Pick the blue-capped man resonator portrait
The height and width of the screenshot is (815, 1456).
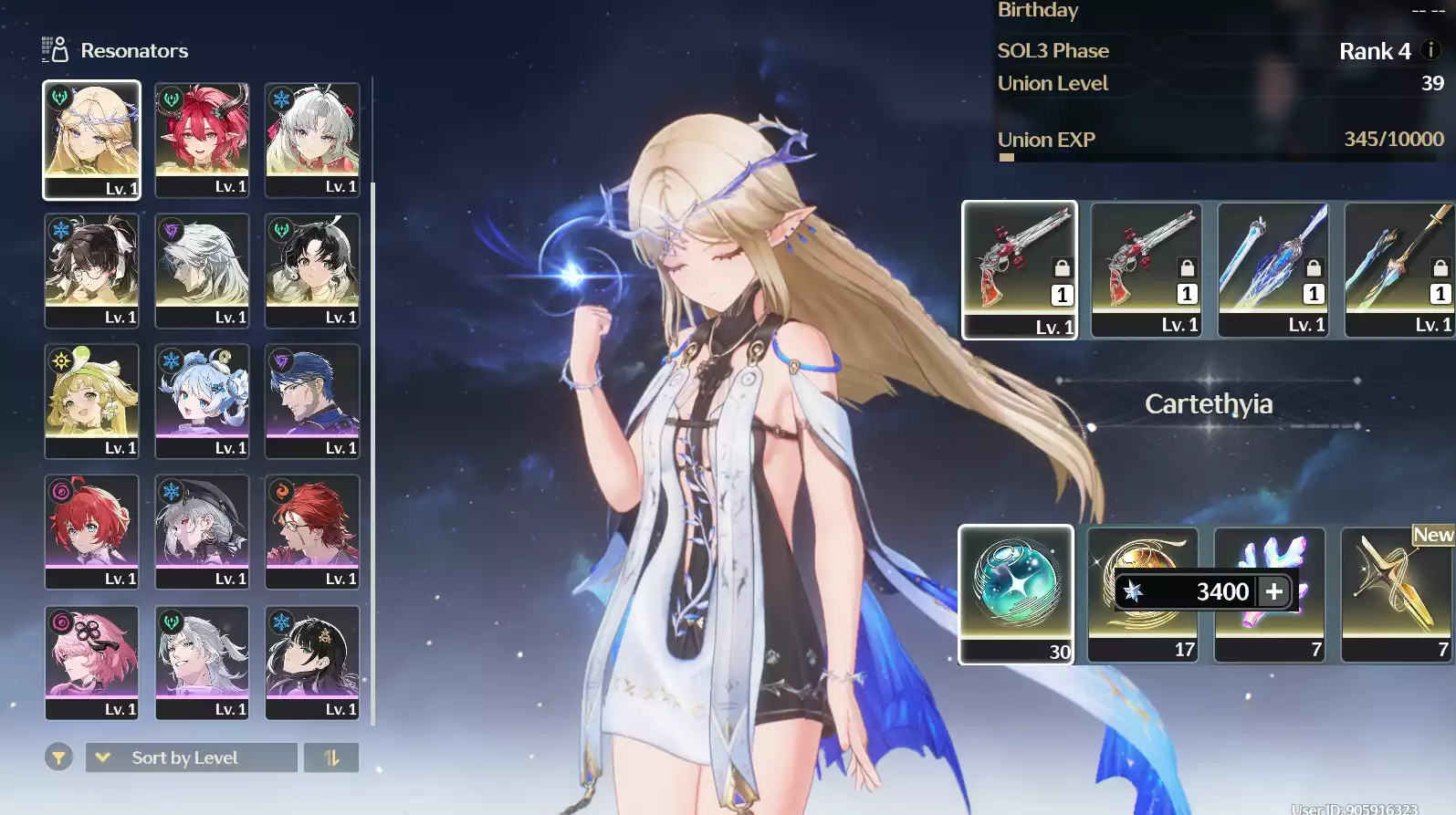[x=312, y=400]
